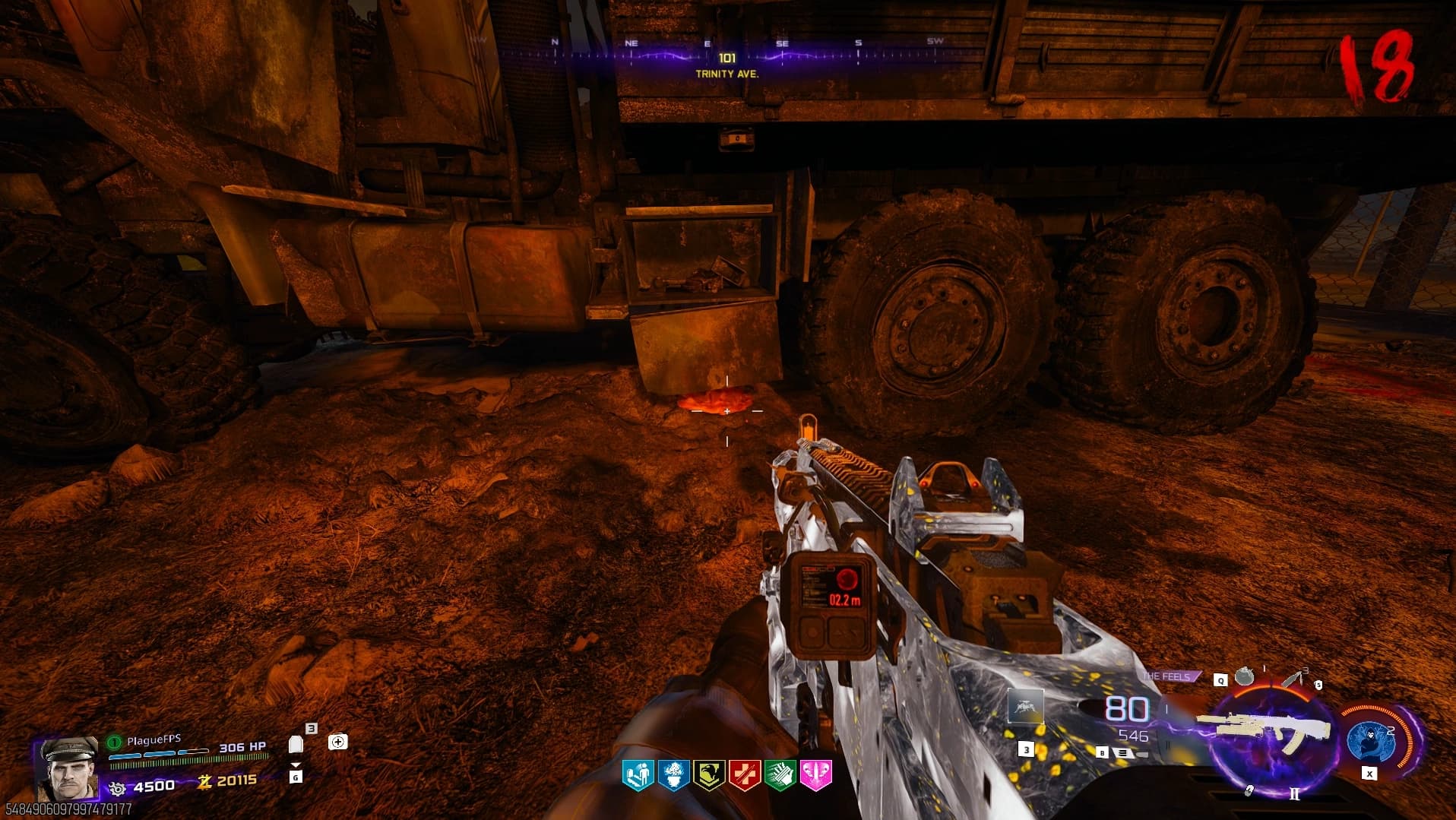Click the blue explosion perk icon
Viewport: 1456px width, 820px height.
(x=673, y=776)
